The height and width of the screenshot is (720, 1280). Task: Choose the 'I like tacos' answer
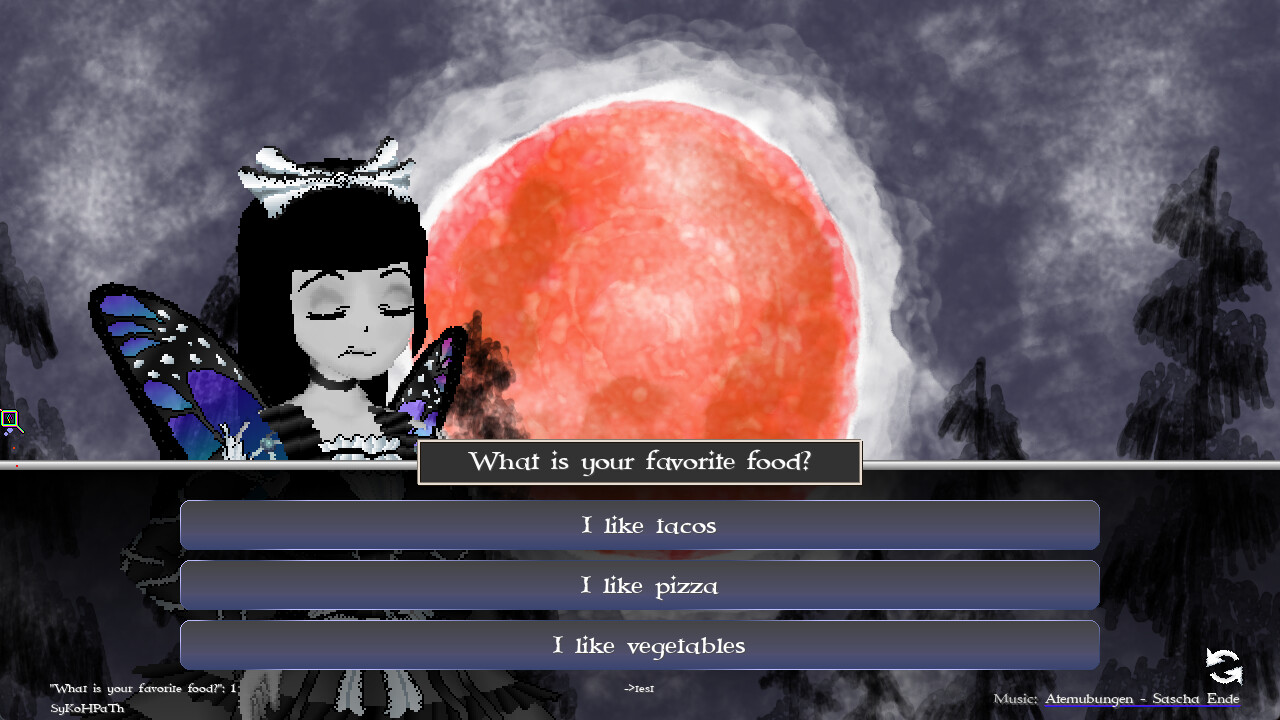tap(640, 525)
